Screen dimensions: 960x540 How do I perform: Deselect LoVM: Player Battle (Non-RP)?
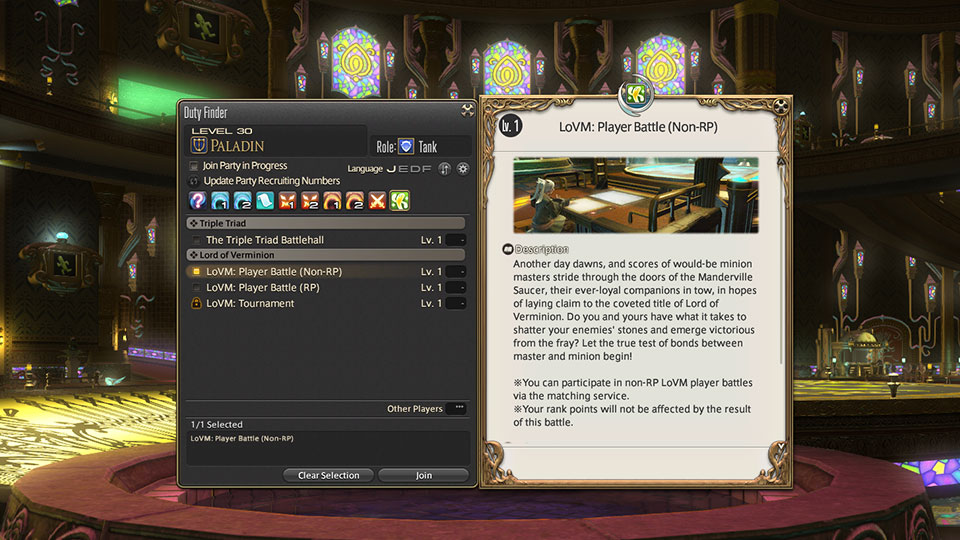197,272
